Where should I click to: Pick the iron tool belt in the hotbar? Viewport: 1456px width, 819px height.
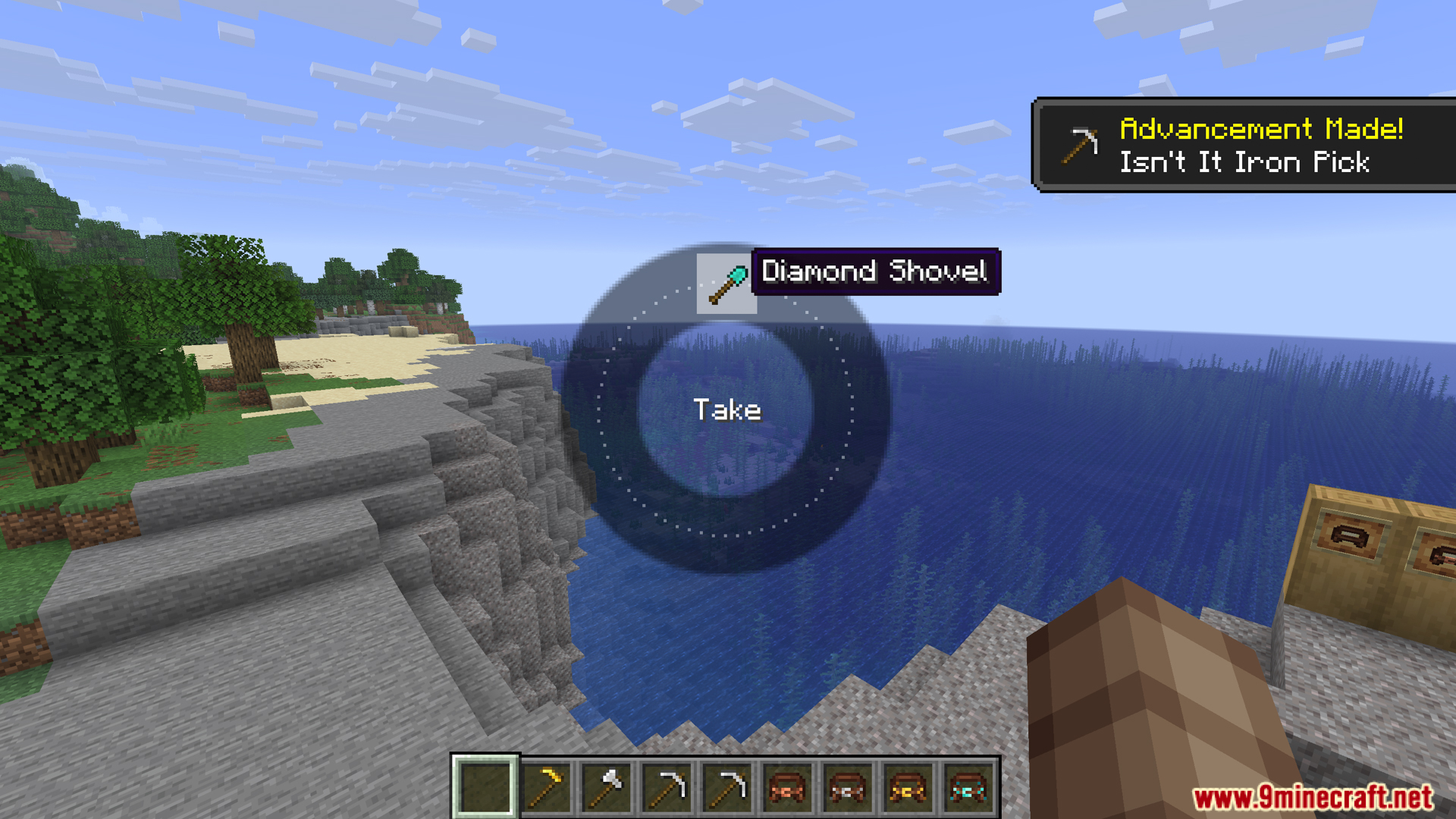(x=847, y=787)
